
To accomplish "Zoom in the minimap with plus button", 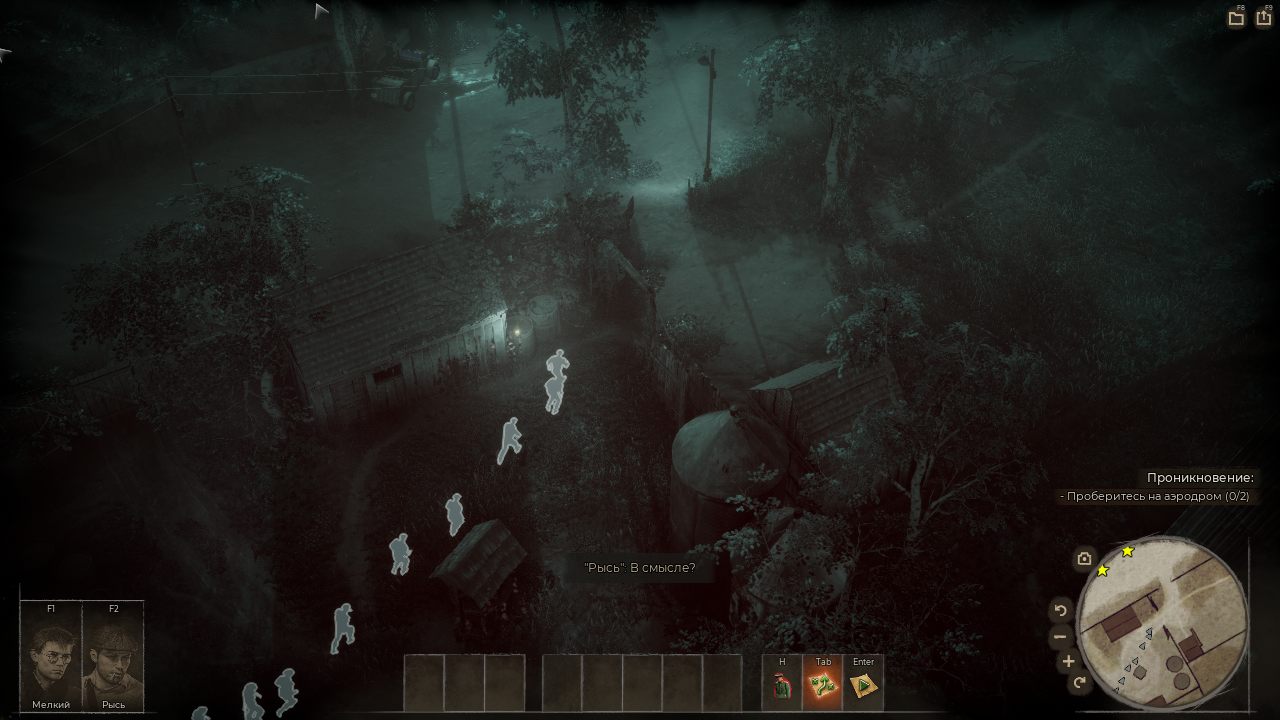I will click(x=1068, y=661).
